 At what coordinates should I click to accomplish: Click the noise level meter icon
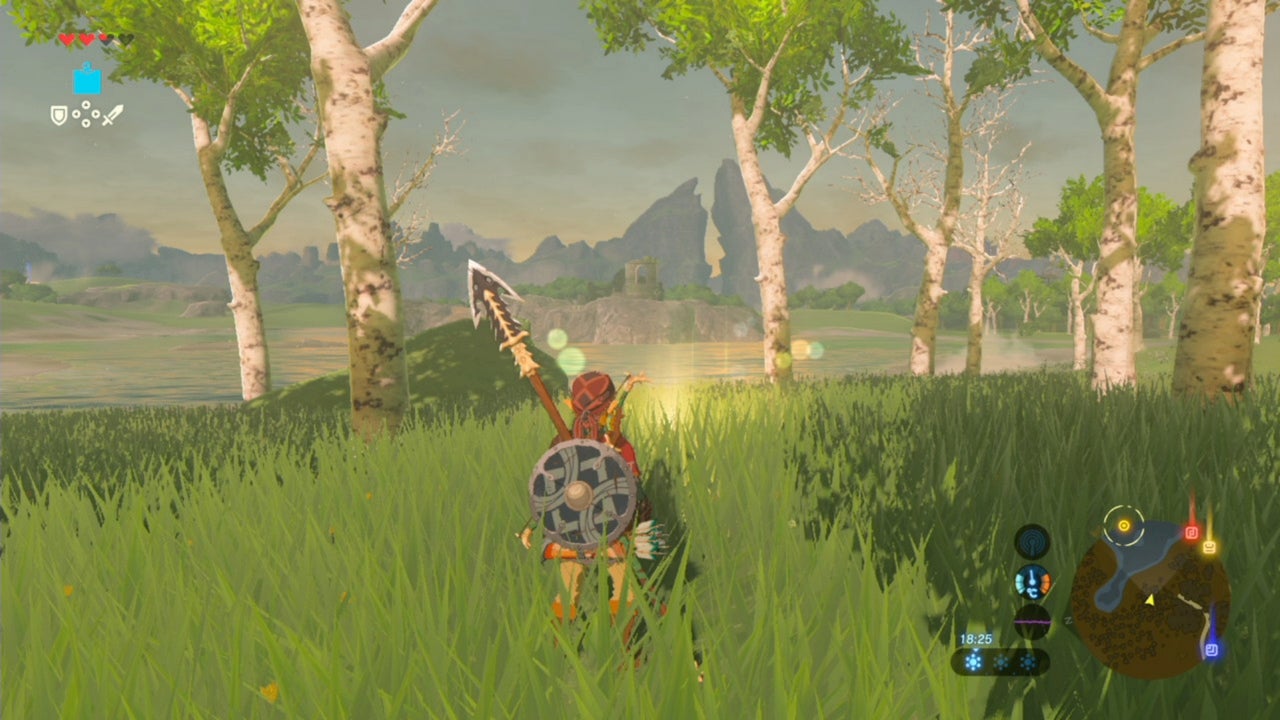[1032, 621]
